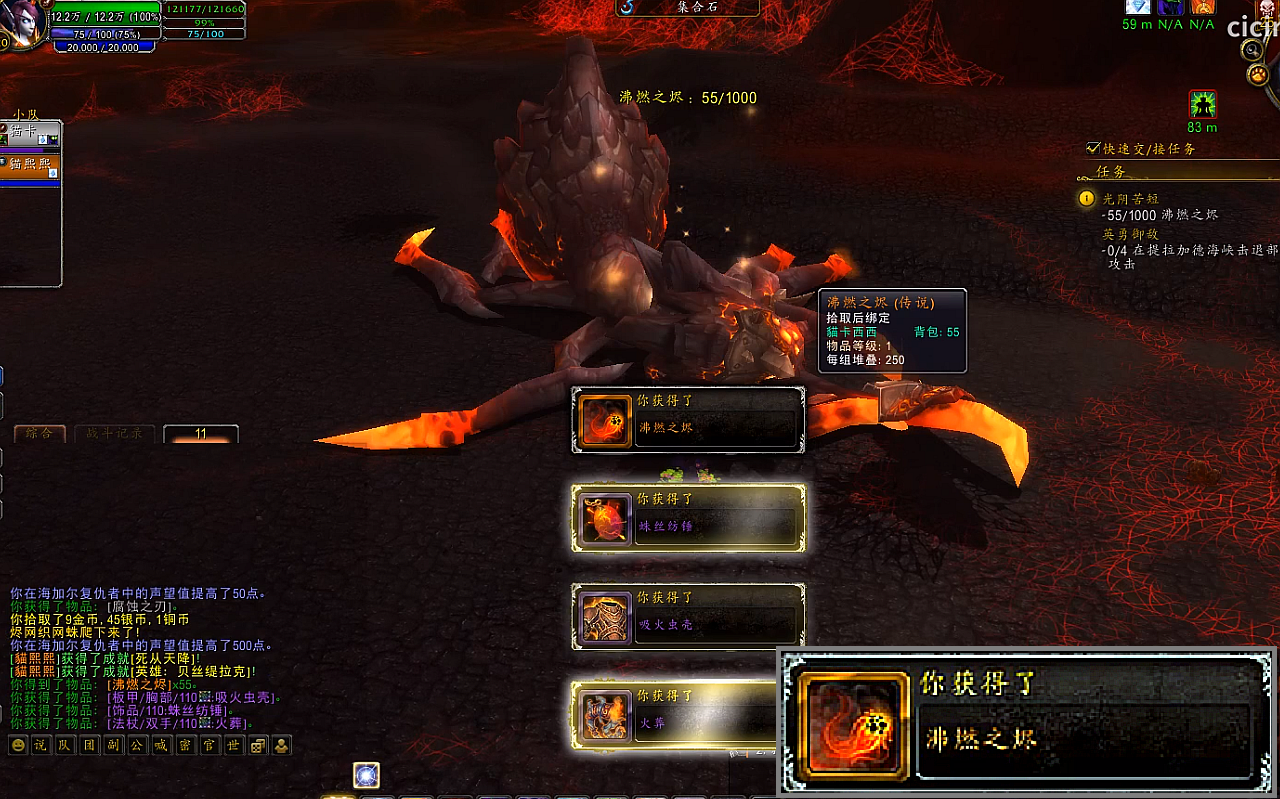Open the chat emoji smiley button

coord(18,745)
